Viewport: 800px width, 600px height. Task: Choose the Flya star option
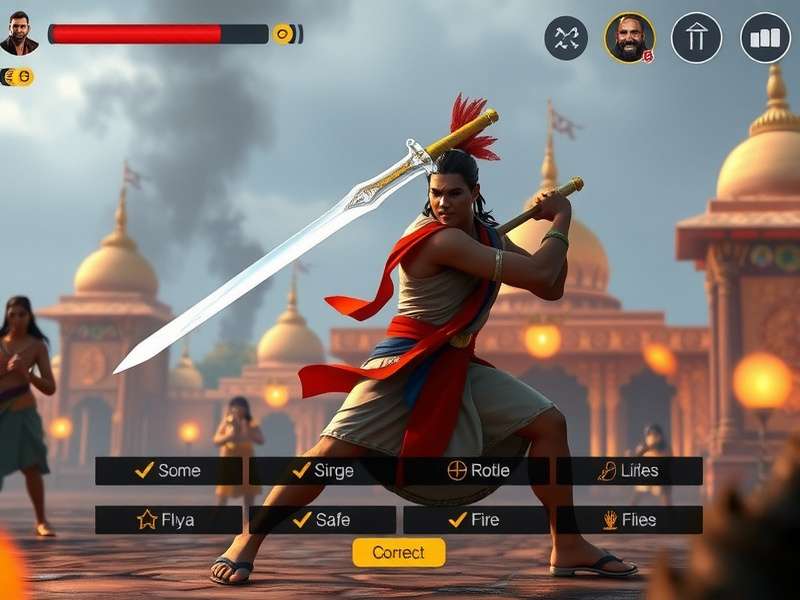point(168,519)
